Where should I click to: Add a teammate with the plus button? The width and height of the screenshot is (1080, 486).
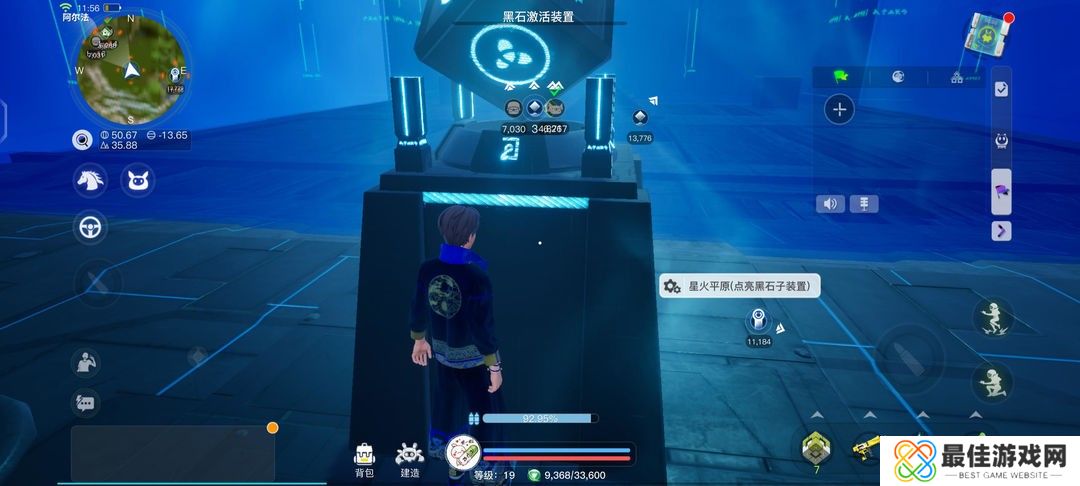click(x=840, y=110)
